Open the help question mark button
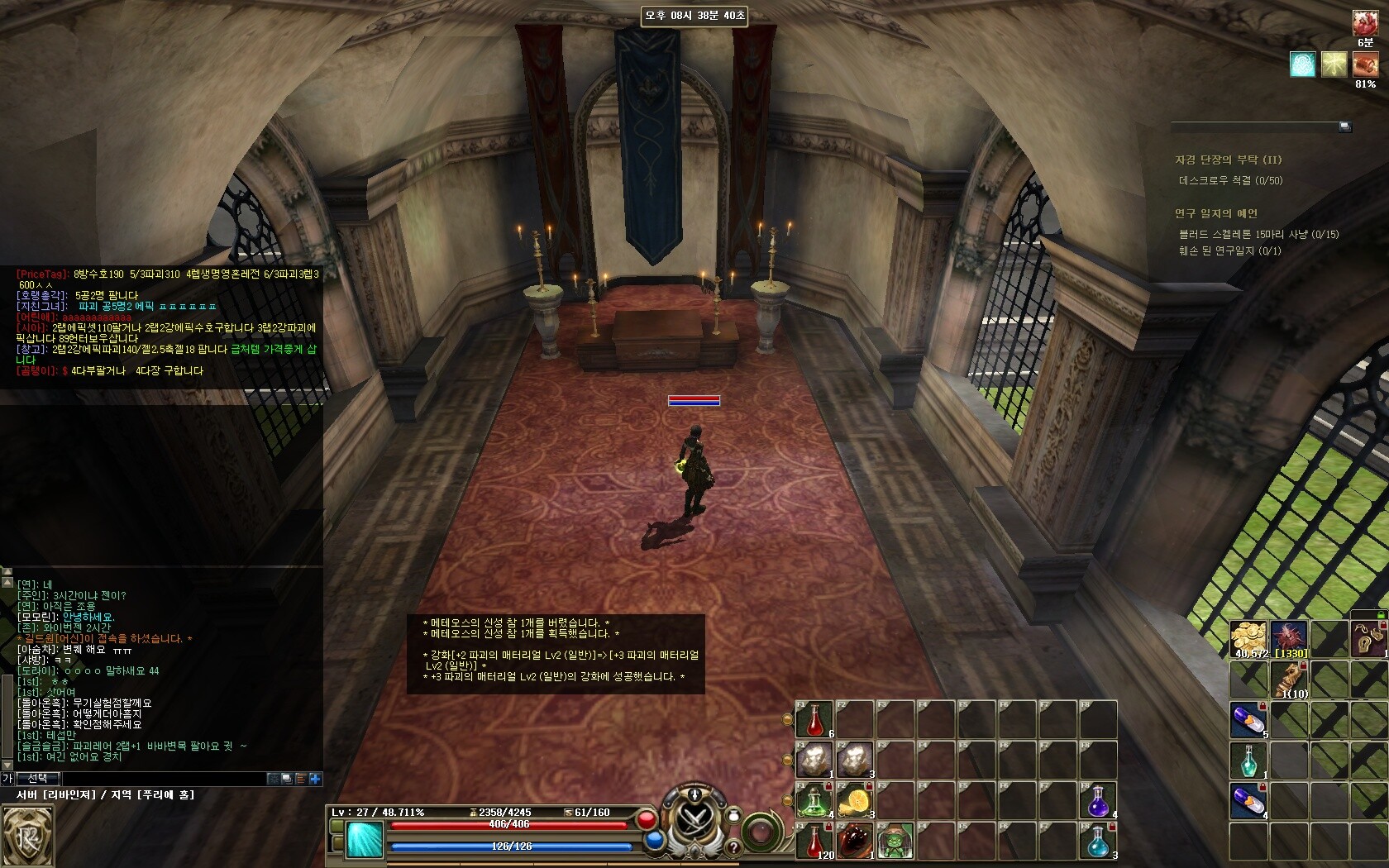Image resolution: width=1389 pixels, height=868 pixels. [x=733, y=847]
